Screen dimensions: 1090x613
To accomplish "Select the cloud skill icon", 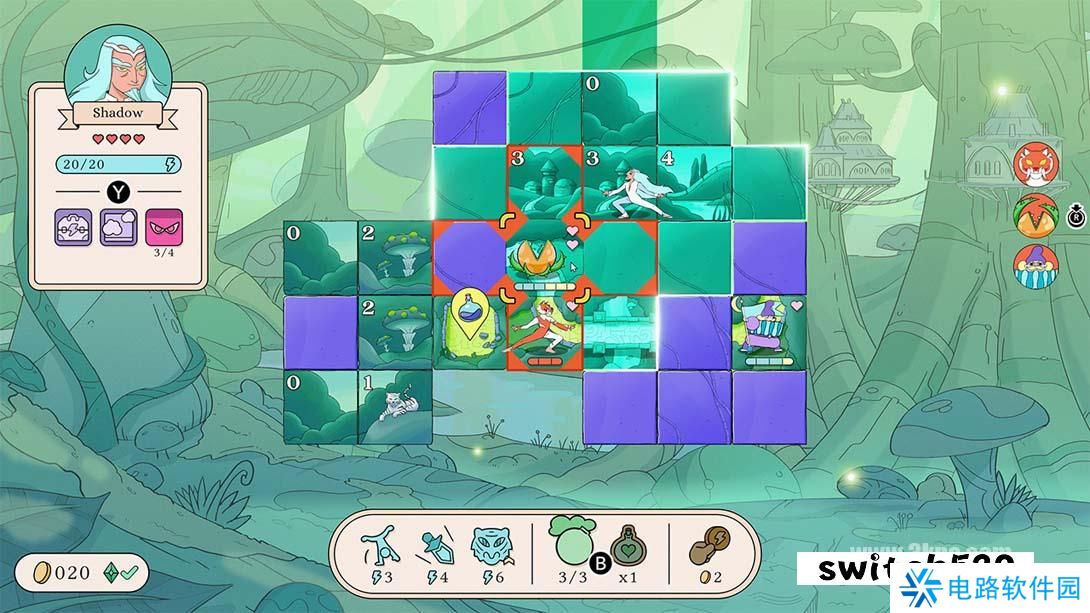I will [119, 229].
